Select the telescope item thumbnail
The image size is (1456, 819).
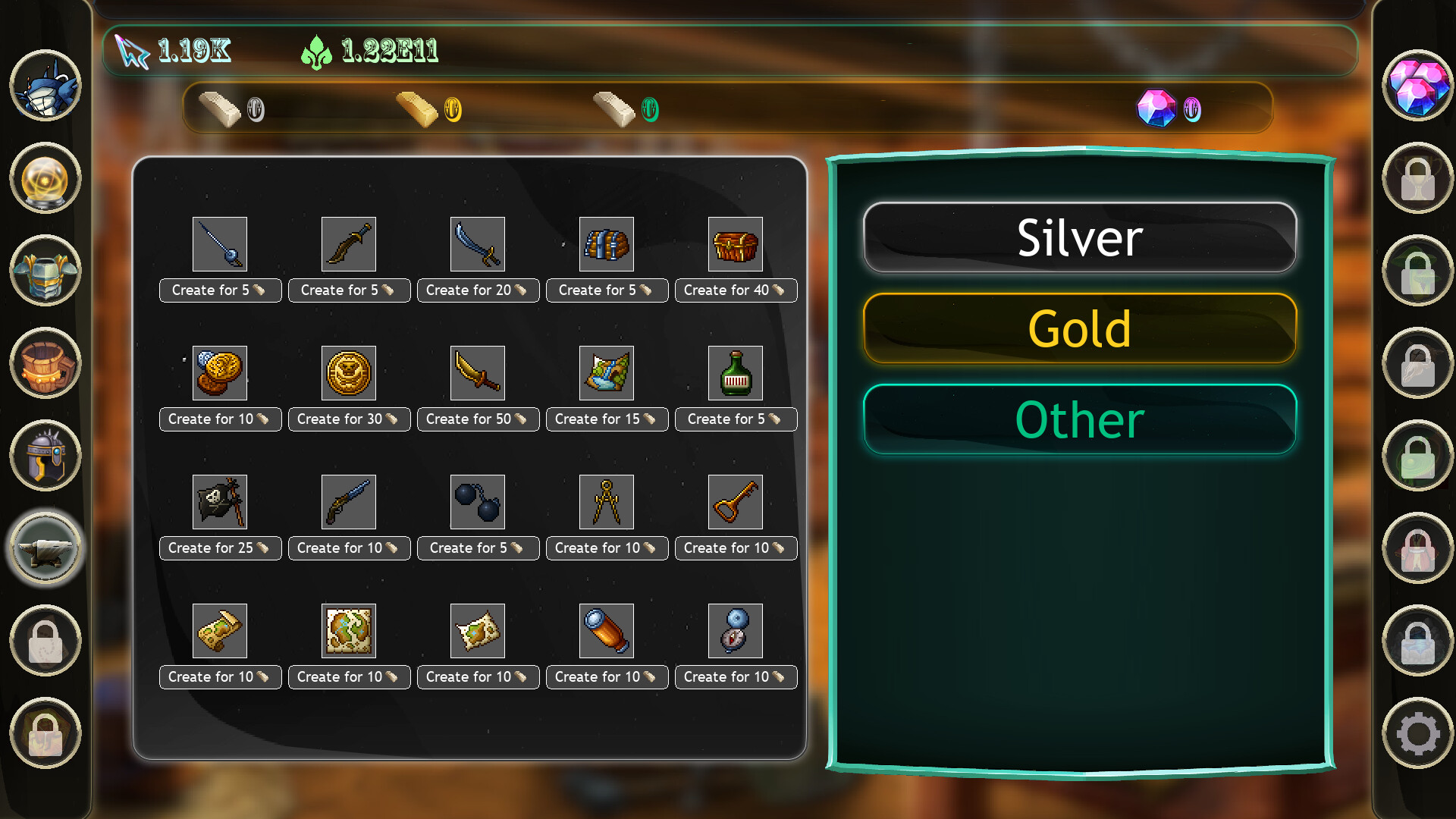(x=607, y=630)
